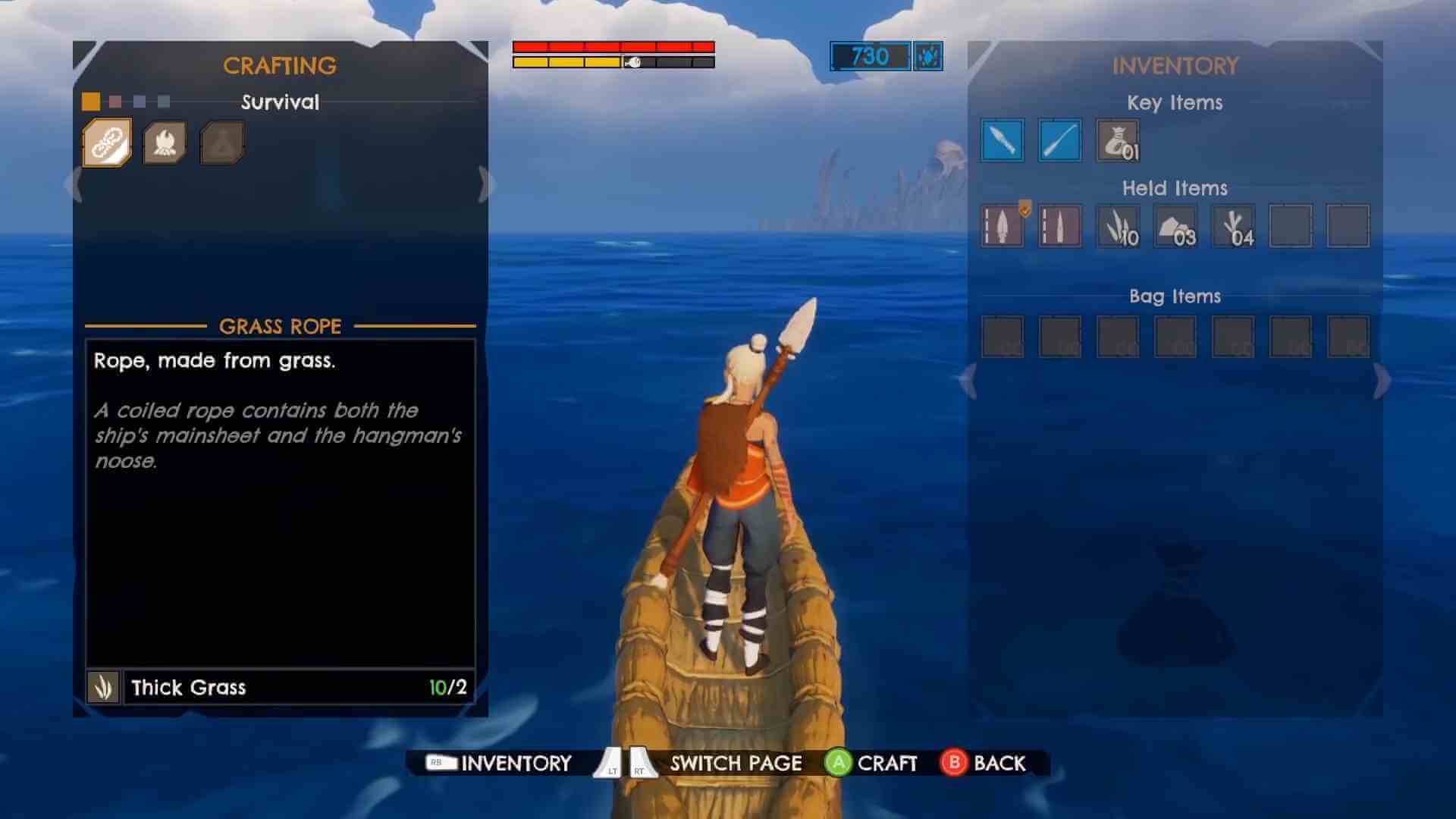Image resolution: width=1456 pixels, height=819 pixels.
Task: Click the blue gem currency icon
Action: click(927, 58)
